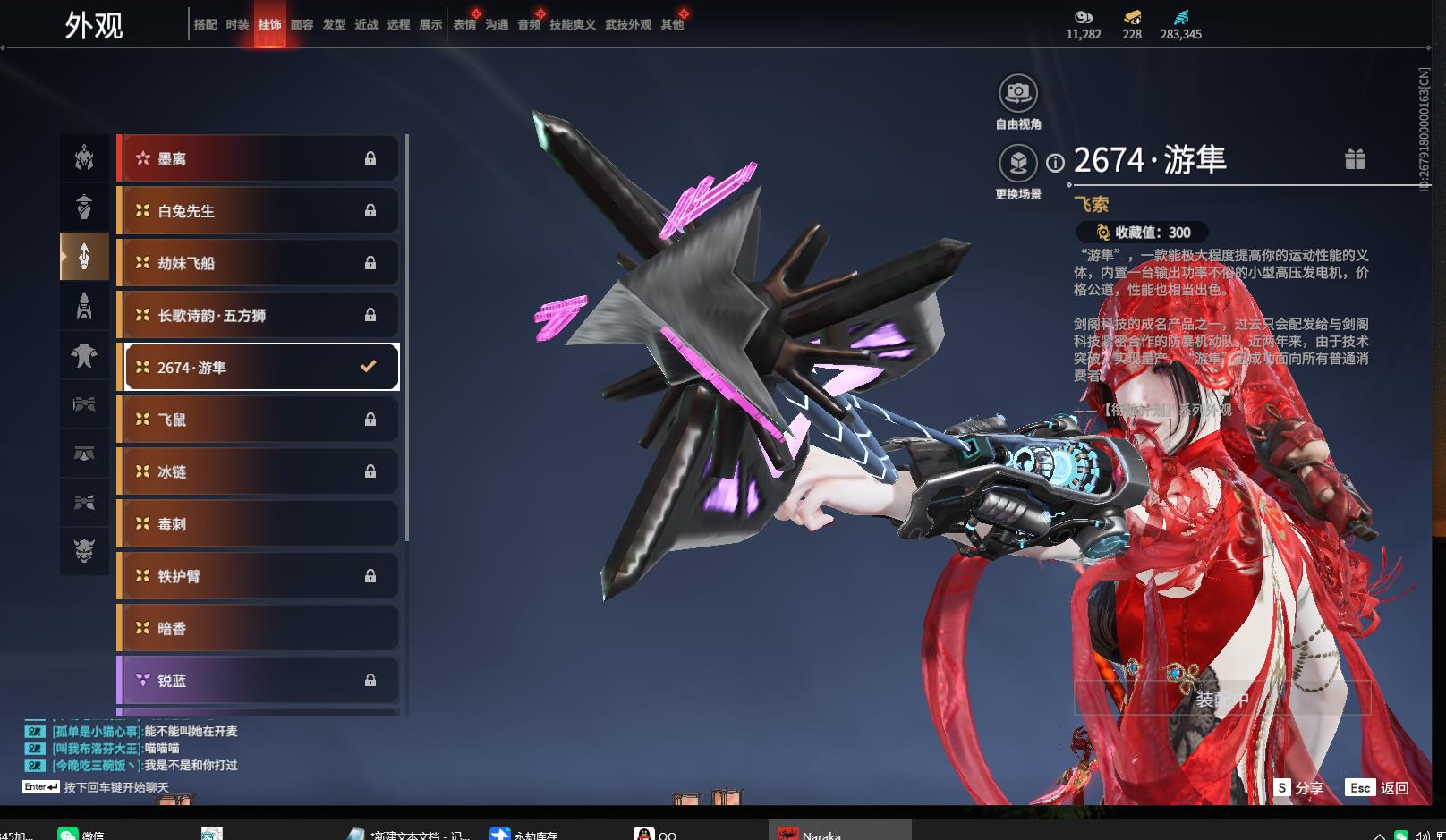Select the 发型 tab

pyautogui.click(x=335, y=25)
